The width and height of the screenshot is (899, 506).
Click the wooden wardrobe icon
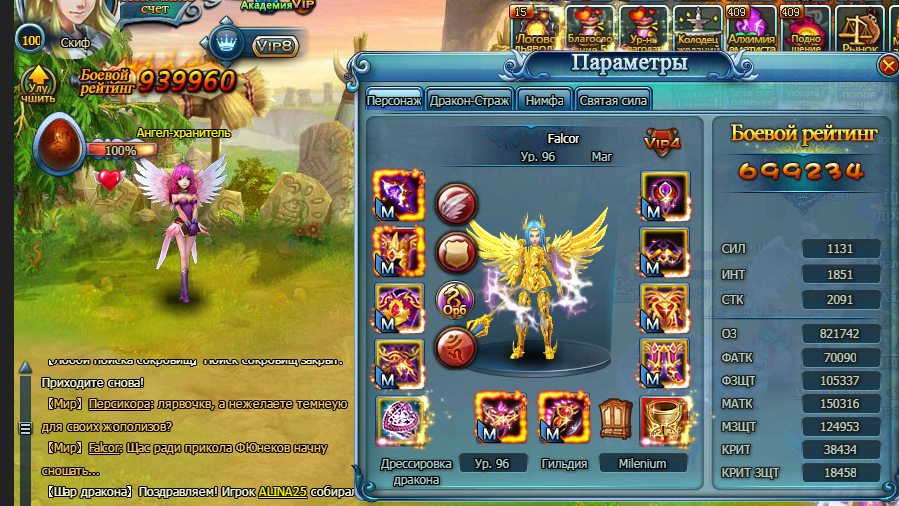pyautogui.click(x=615, y=419)
